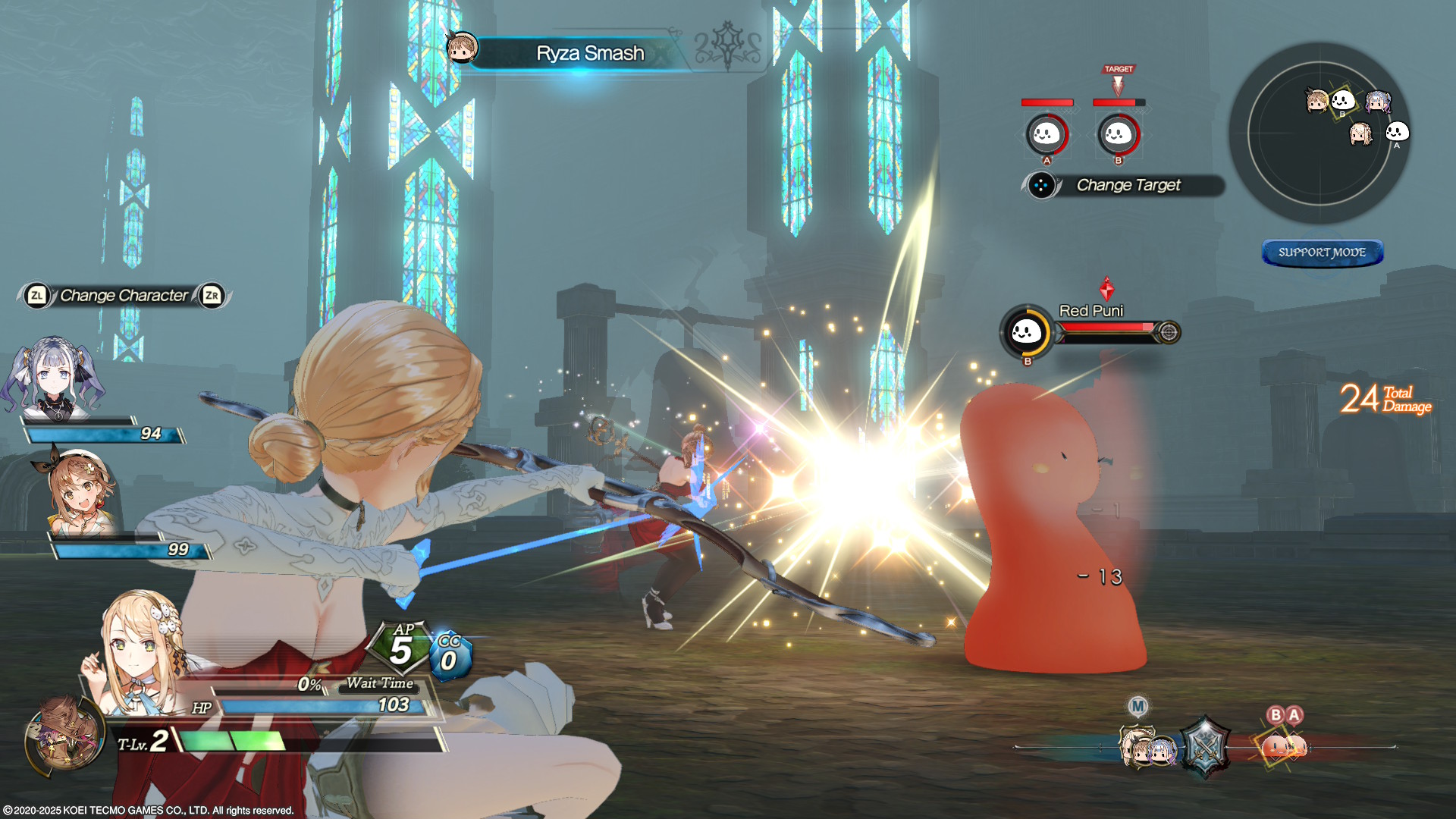
Task: Select enemy target A puni icon
Action: pyautogui.click(x=1046, y=135)
